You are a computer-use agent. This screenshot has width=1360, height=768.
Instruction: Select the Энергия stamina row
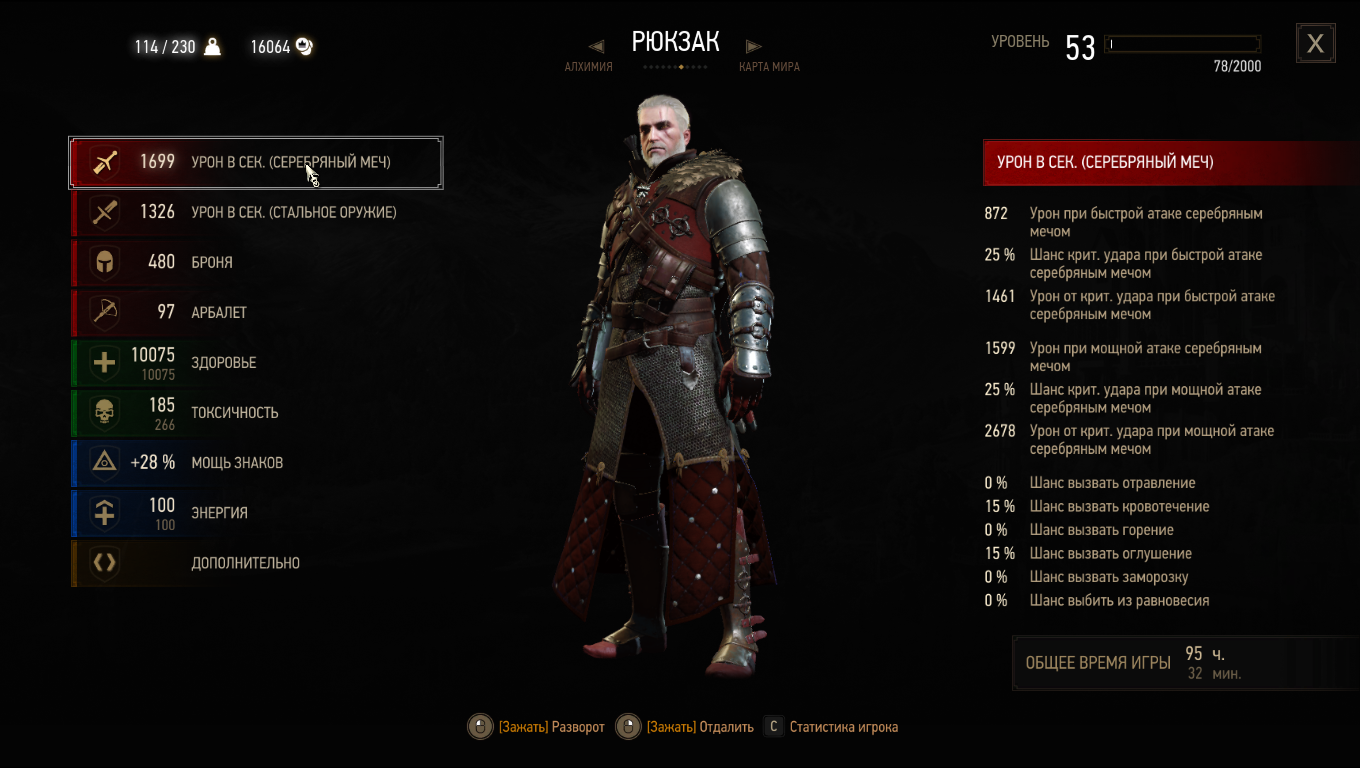coord(256,512)
